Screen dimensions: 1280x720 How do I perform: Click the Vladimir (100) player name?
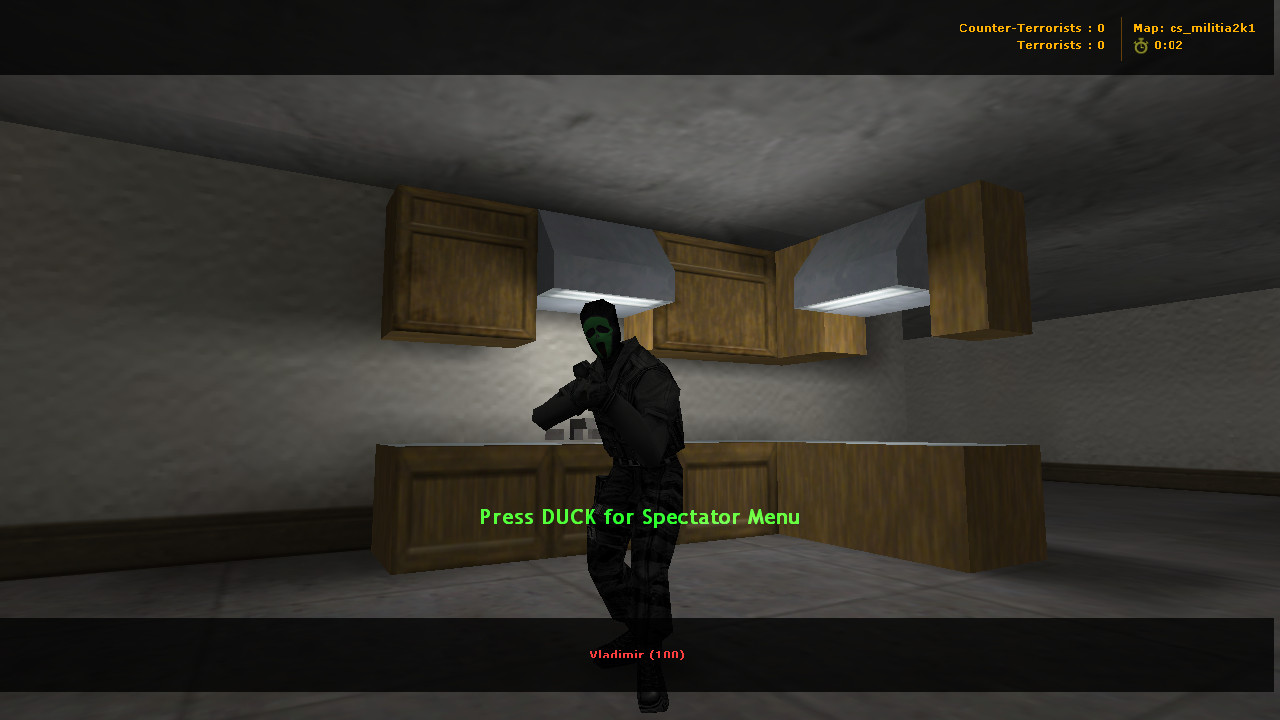[637, 654]
